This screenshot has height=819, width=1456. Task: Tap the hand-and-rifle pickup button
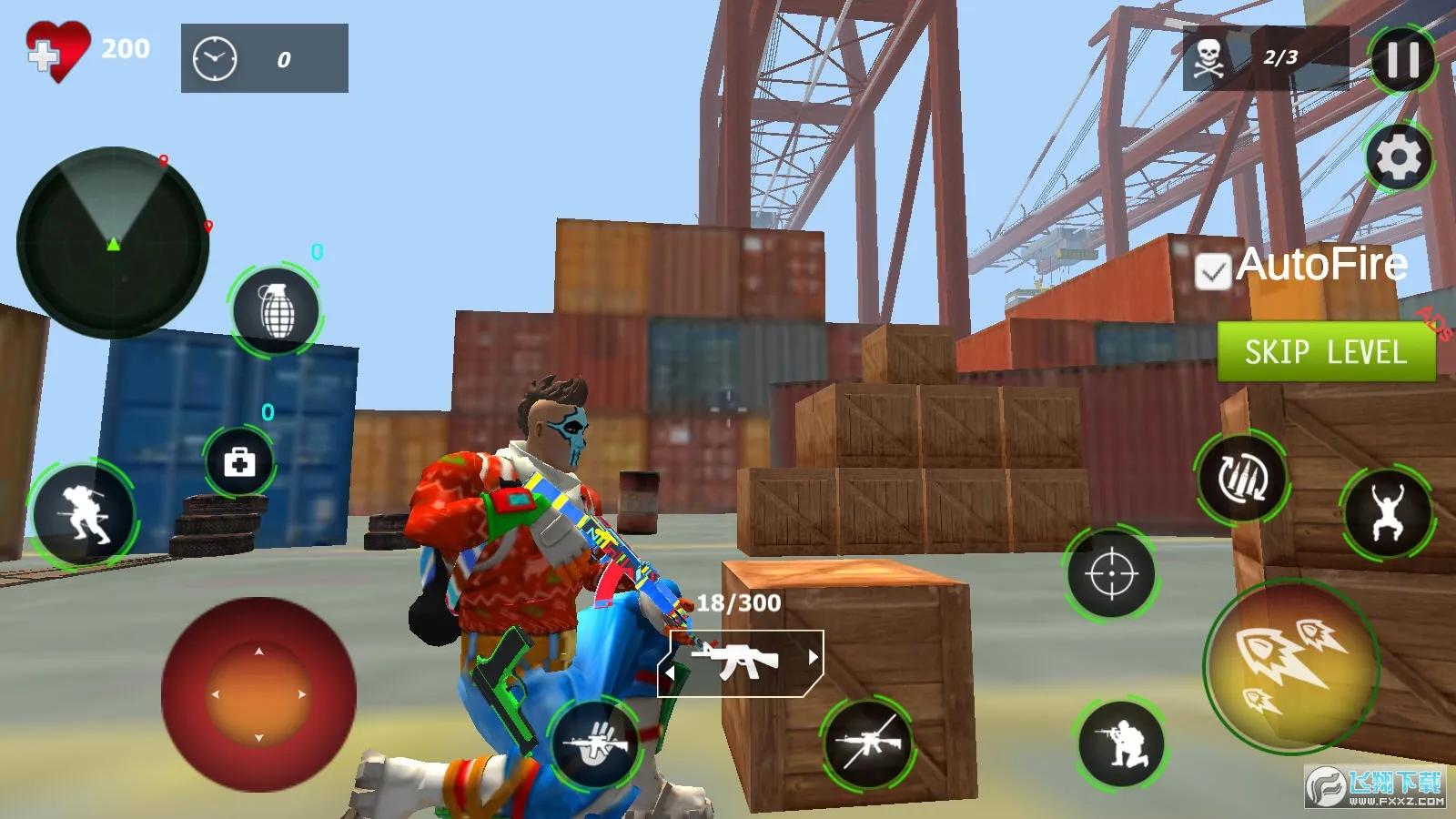point(596,743)
